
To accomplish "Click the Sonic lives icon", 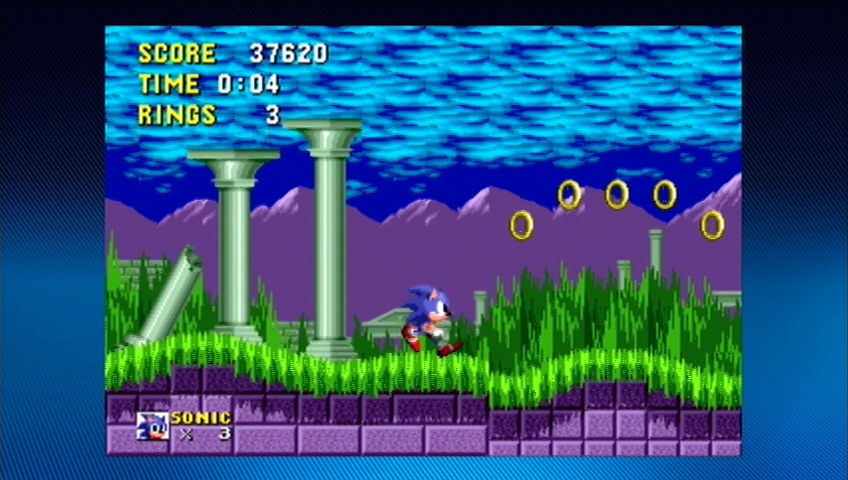I will pyautogui.click(x=152, y=426).
